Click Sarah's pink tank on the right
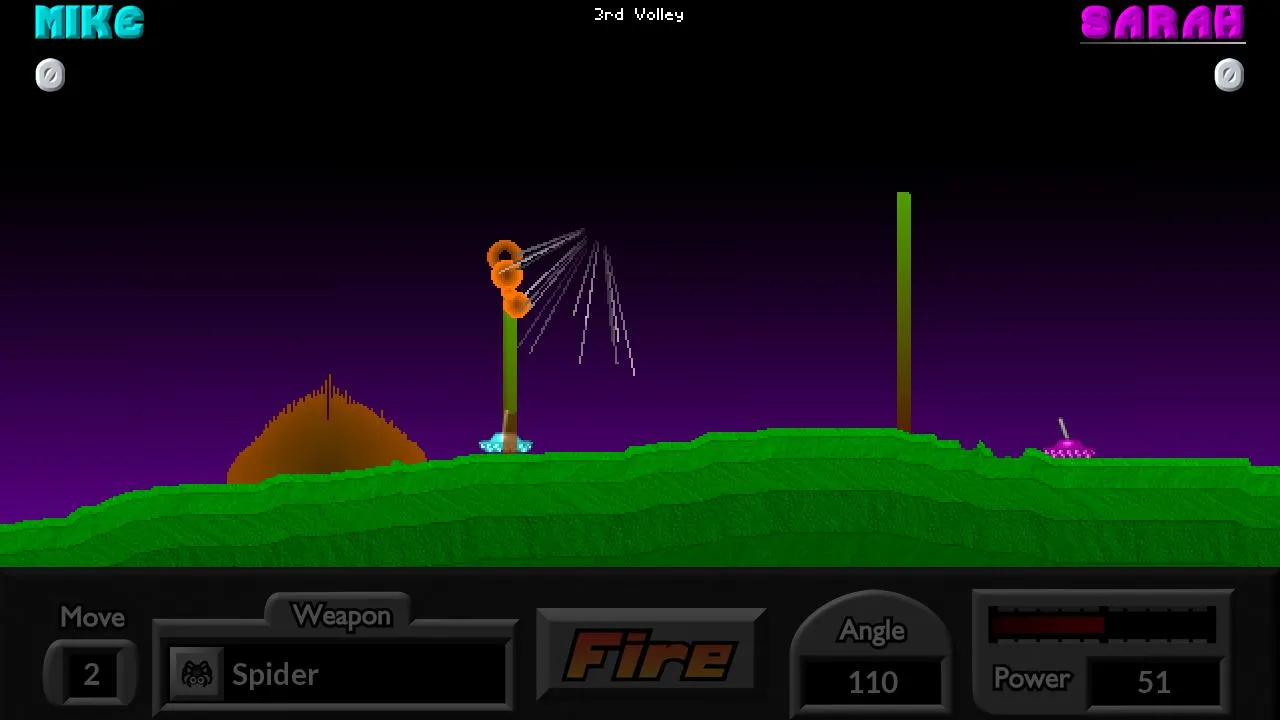1280x720 pixels. 1069,449
